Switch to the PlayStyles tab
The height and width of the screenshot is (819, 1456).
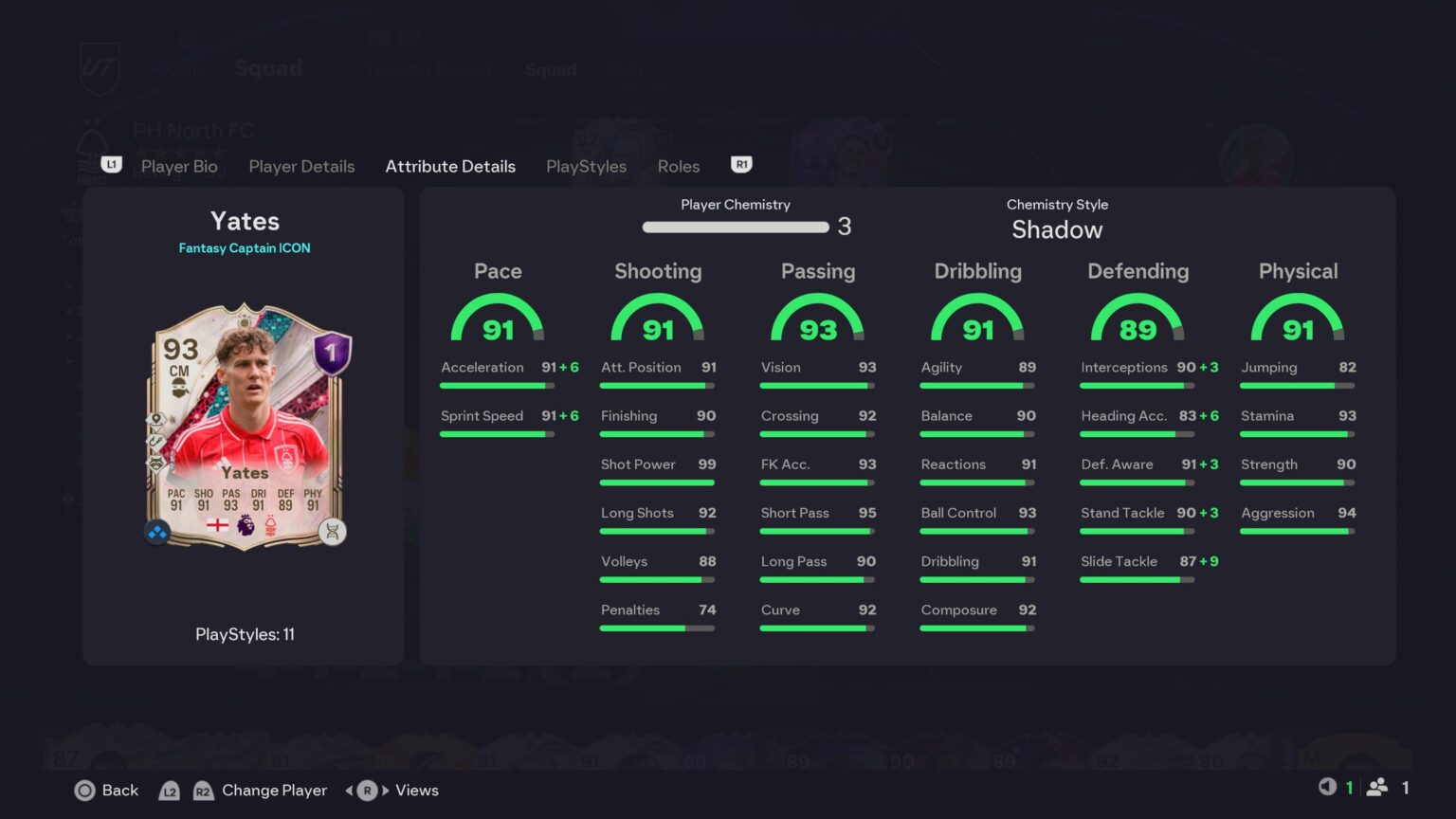(x=586, y=166)
